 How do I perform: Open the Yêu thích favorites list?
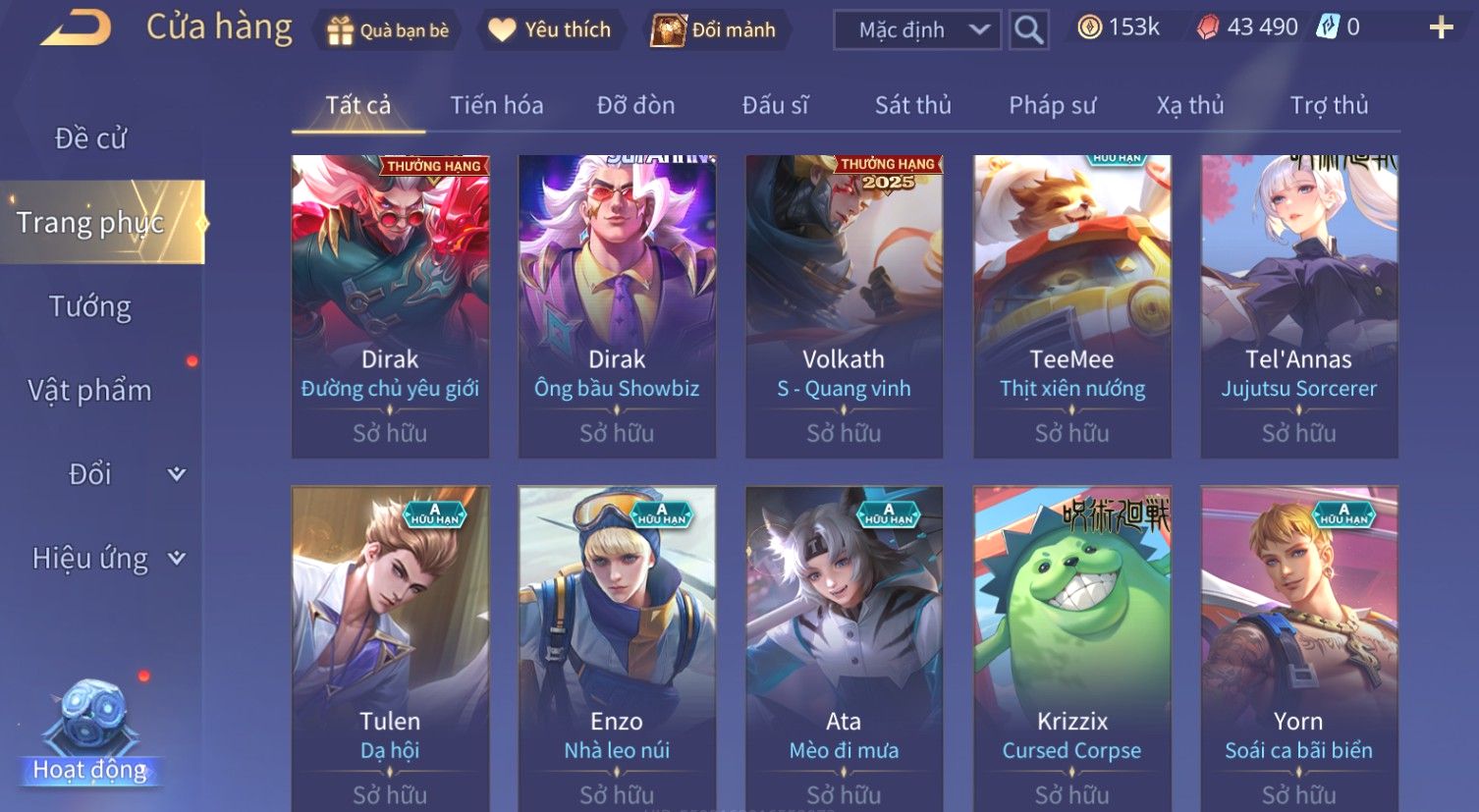550,30
